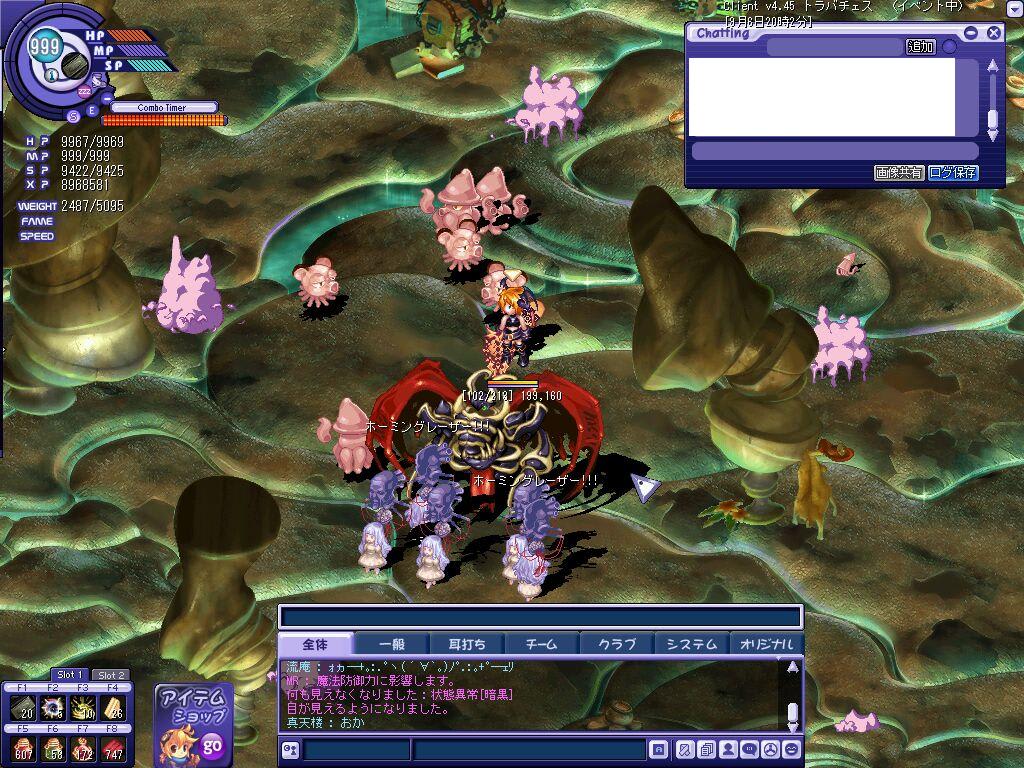Open the Item Shop via go button
Image resolution: width=1024 pixels, height=768 pixels.
click(x=212, y=745)
